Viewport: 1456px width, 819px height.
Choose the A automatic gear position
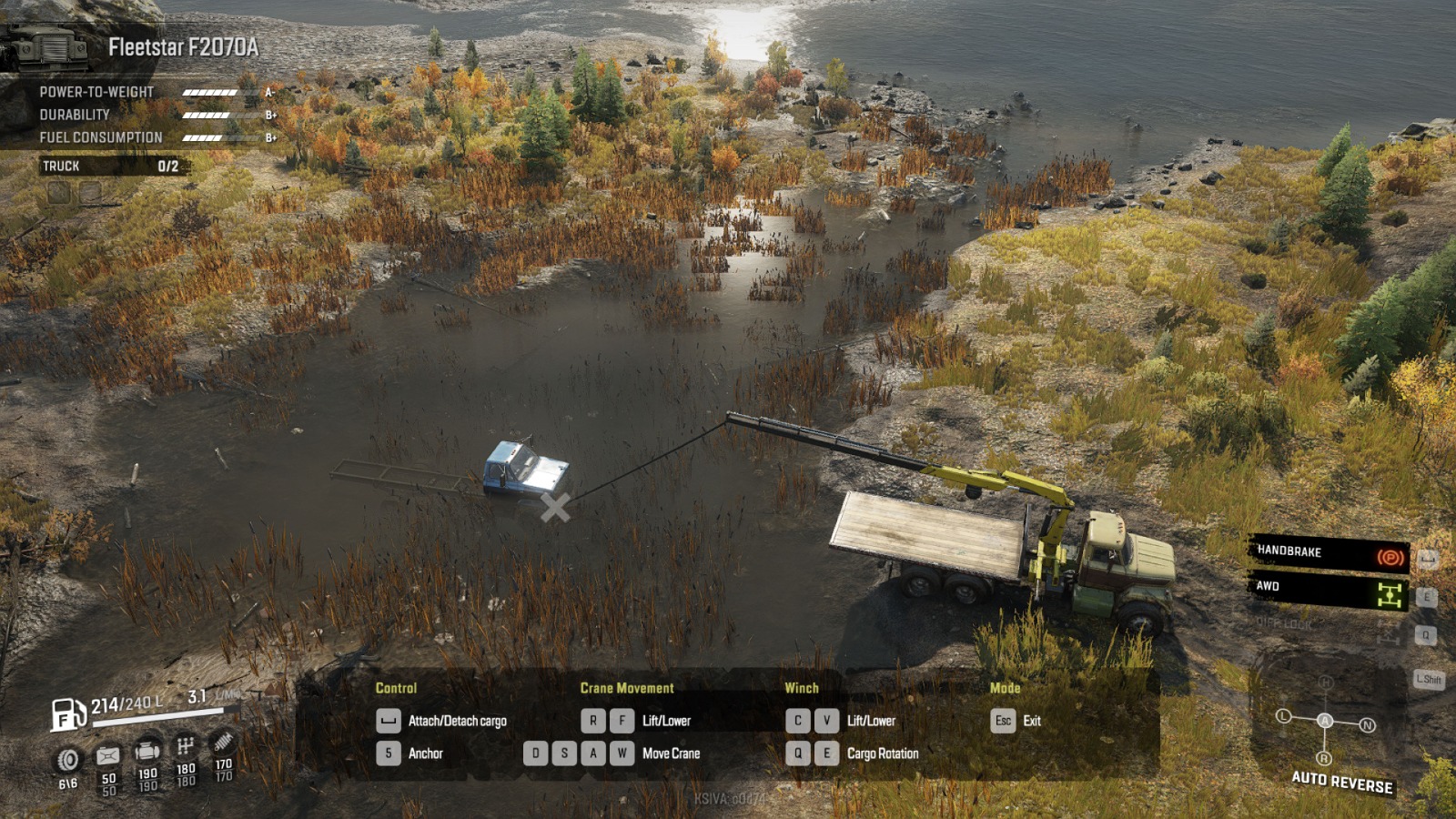point(1325,721)
